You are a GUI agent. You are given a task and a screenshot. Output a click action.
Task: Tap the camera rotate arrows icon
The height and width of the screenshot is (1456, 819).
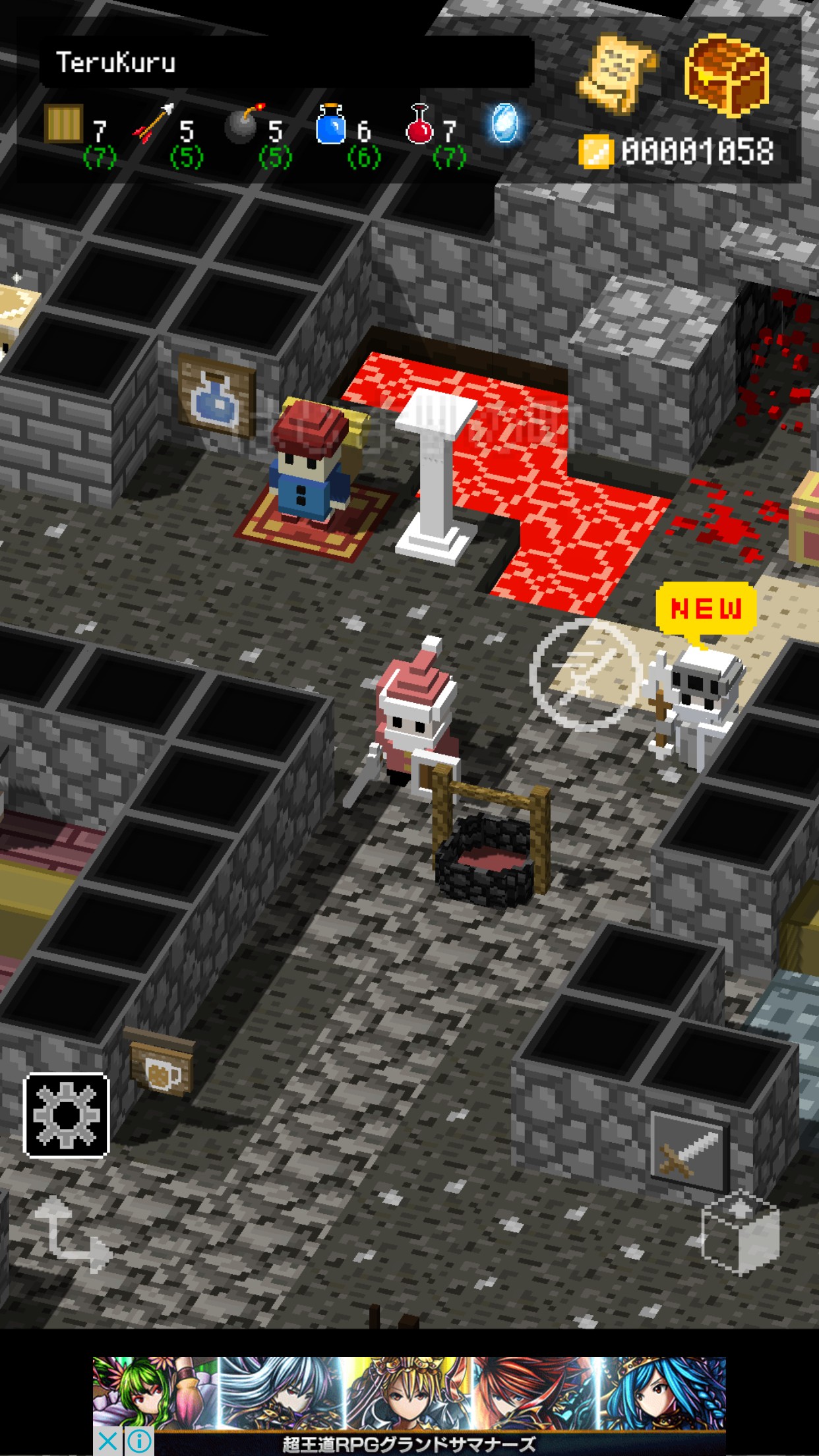(x=71, y=1232)
